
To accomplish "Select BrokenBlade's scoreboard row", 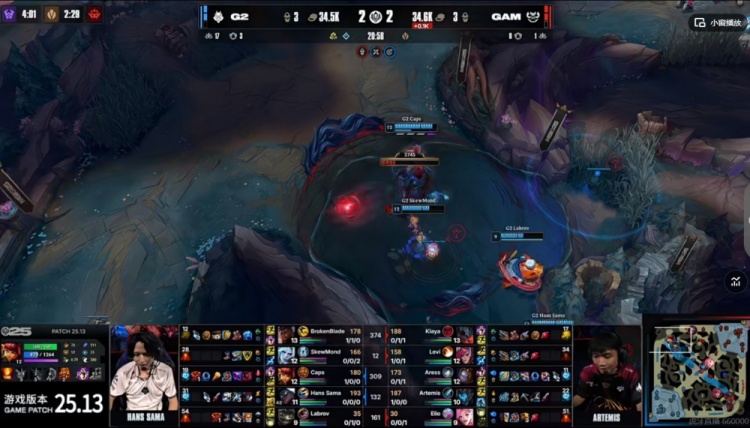I will pyautogui.click(x=322, y=333).
